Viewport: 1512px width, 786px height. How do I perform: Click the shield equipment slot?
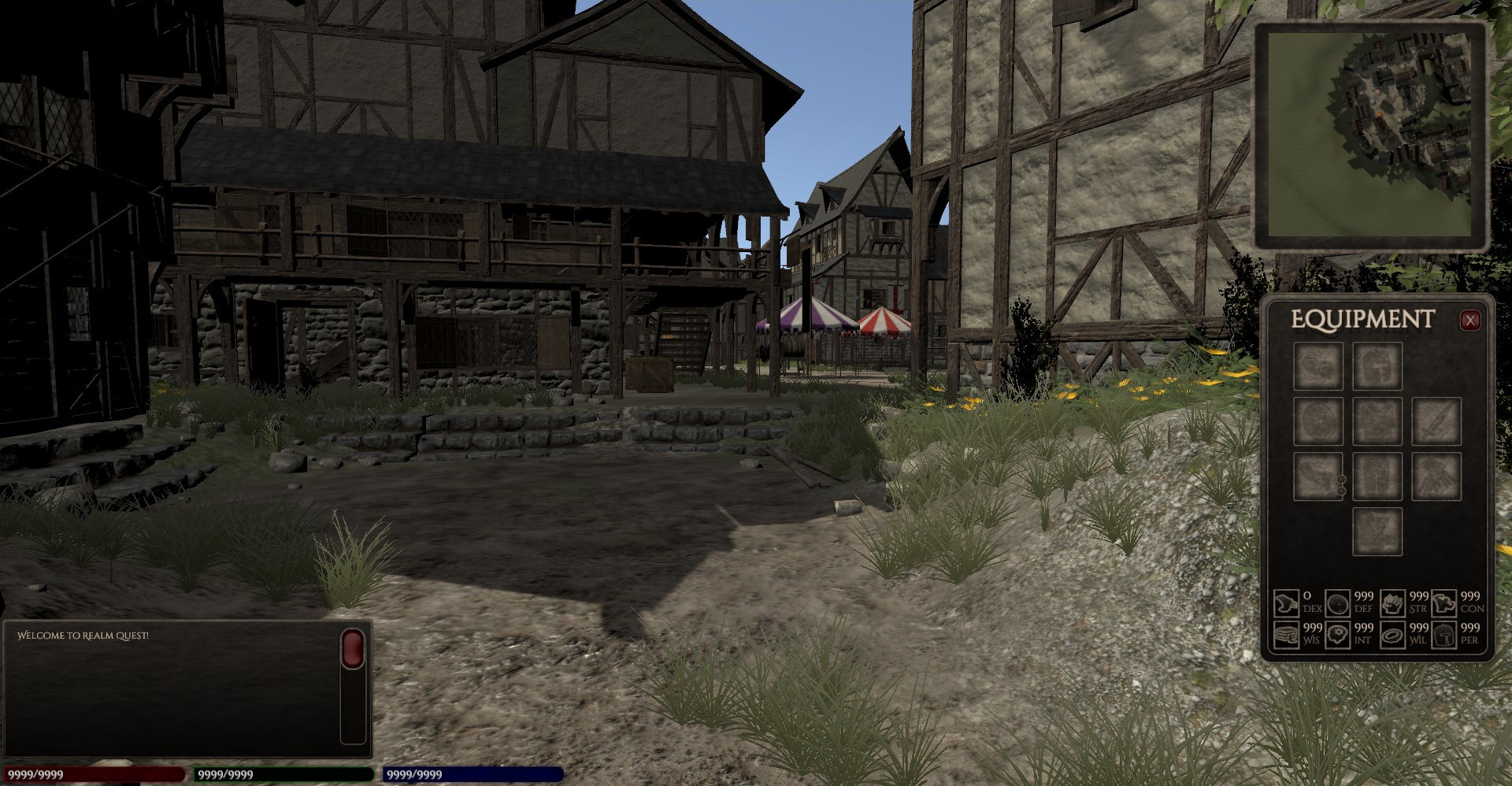coord(1317,421)
